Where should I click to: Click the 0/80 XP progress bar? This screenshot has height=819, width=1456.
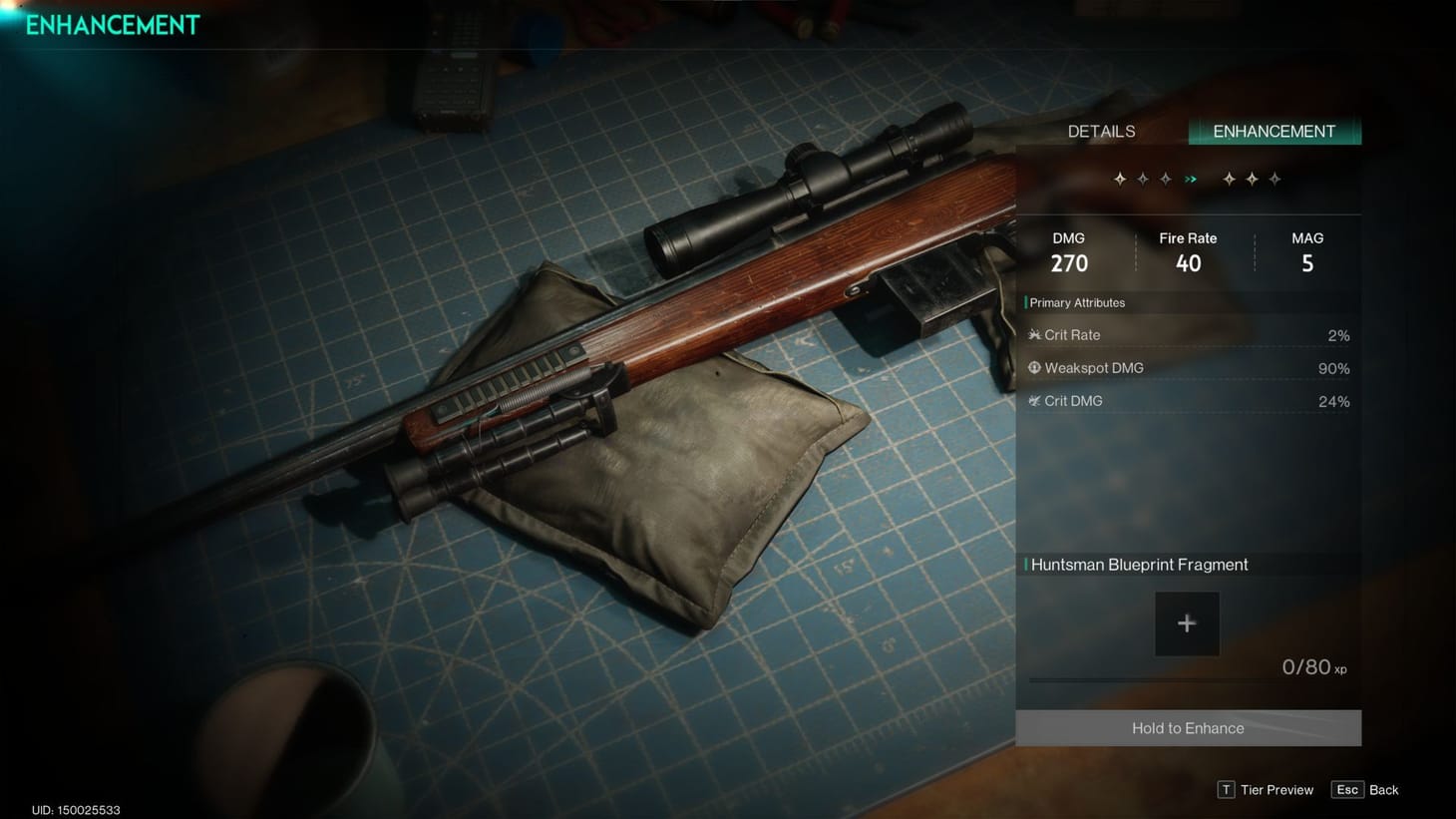tap(1187, 679)
